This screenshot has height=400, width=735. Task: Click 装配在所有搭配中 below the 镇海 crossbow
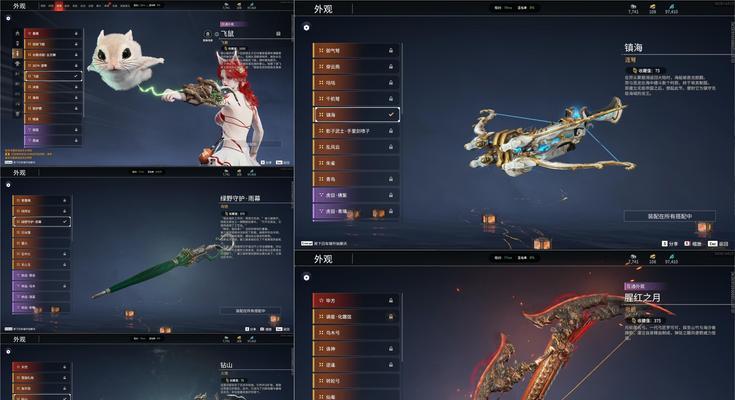669,215
